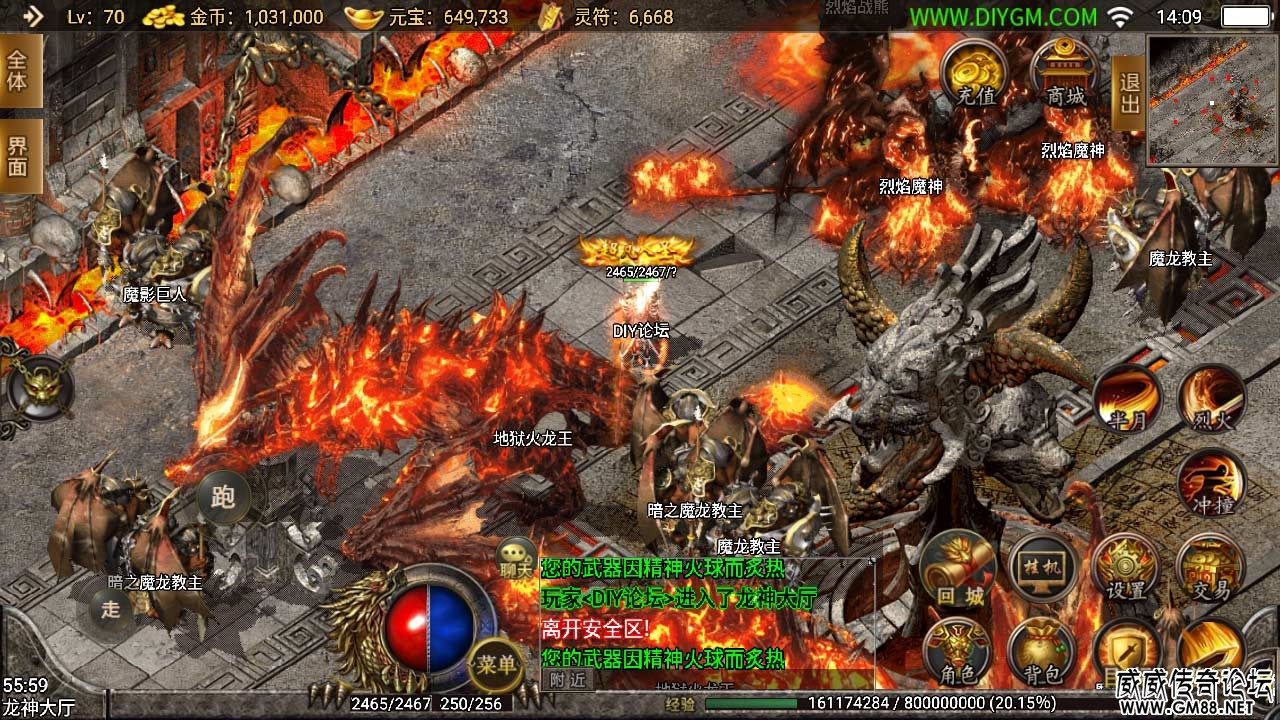Use the 半月 half-moon skill

point(1127,400)
